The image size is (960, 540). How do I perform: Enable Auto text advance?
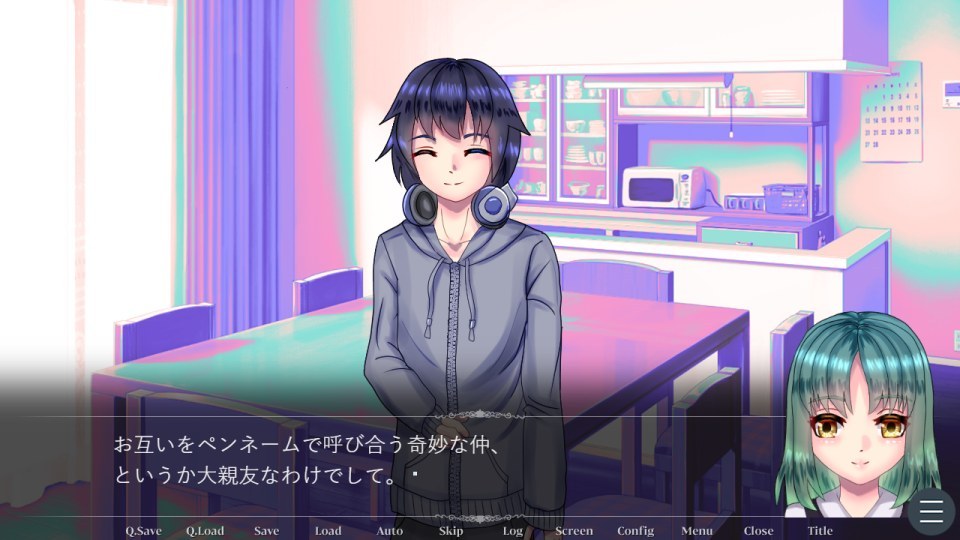coord(389,531)
